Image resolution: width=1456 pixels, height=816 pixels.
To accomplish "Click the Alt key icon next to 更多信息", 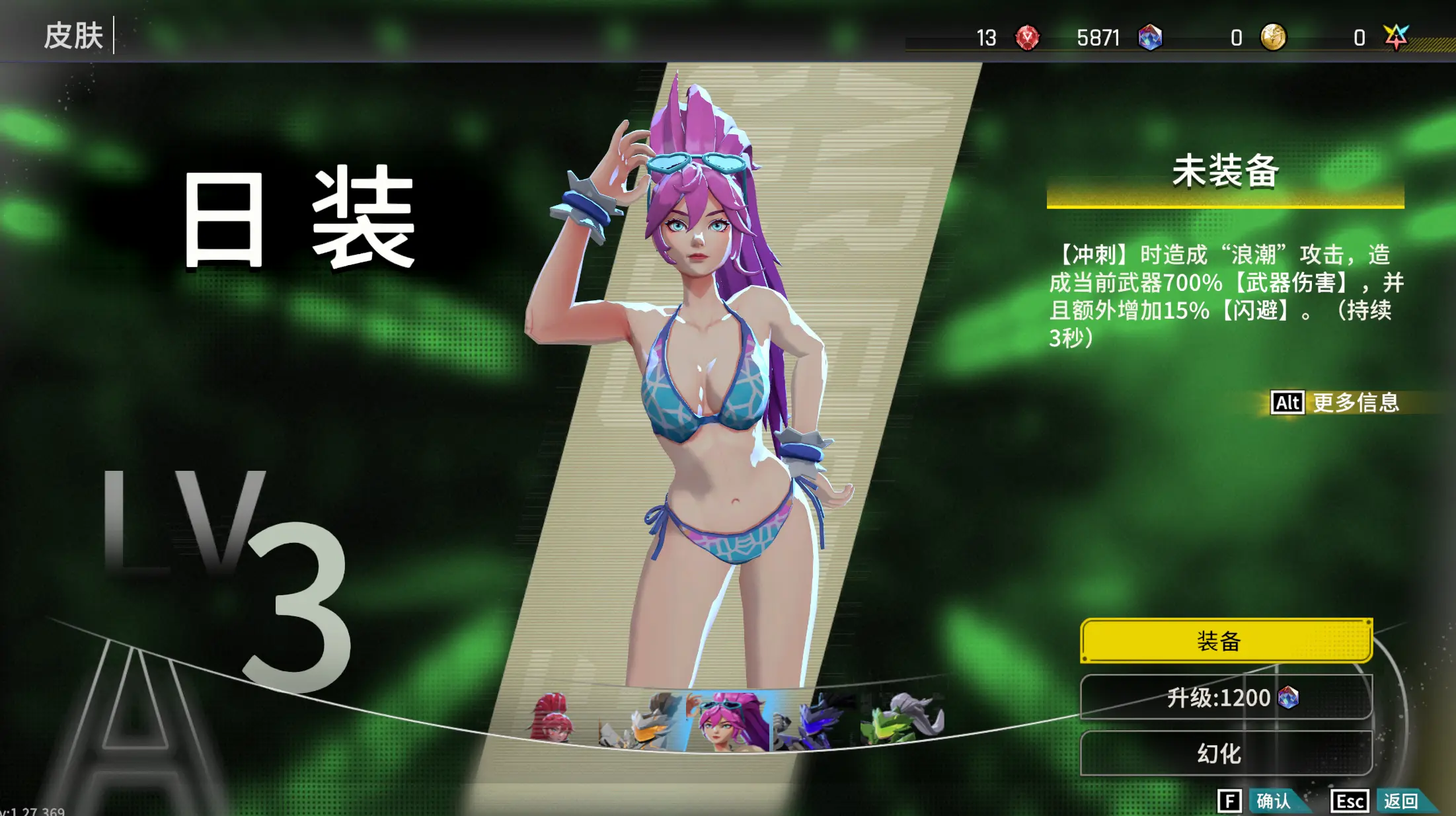I will [1287, 403].
